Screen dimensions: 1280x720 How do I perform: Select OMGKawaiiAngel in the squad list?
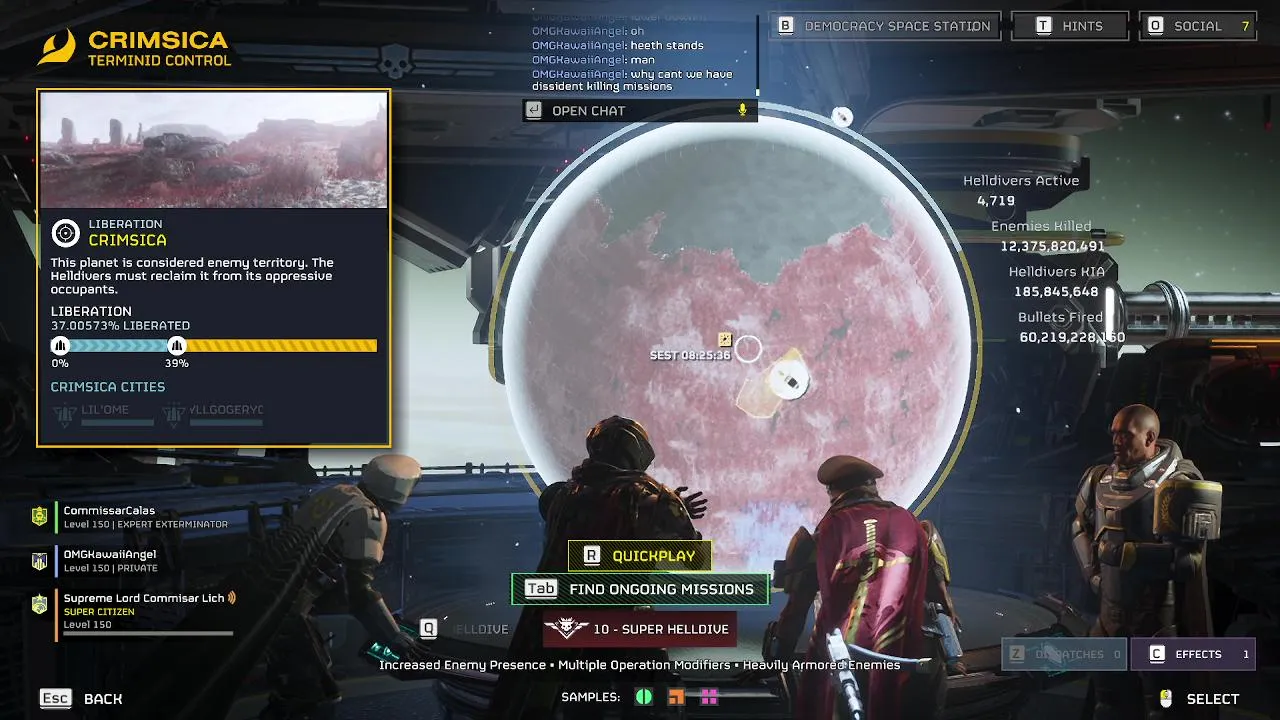pos(110,559)
